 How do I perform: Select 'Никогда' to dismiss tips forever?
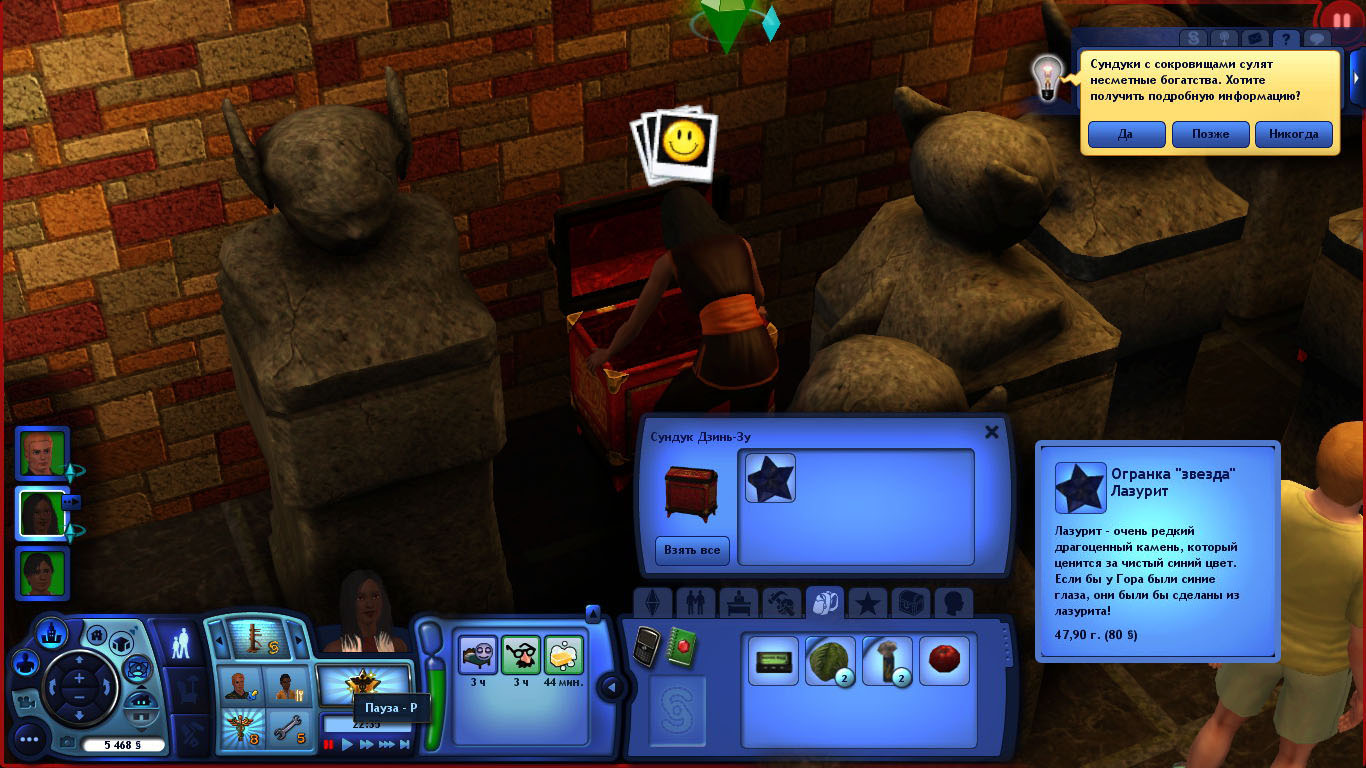point(1294,134)
